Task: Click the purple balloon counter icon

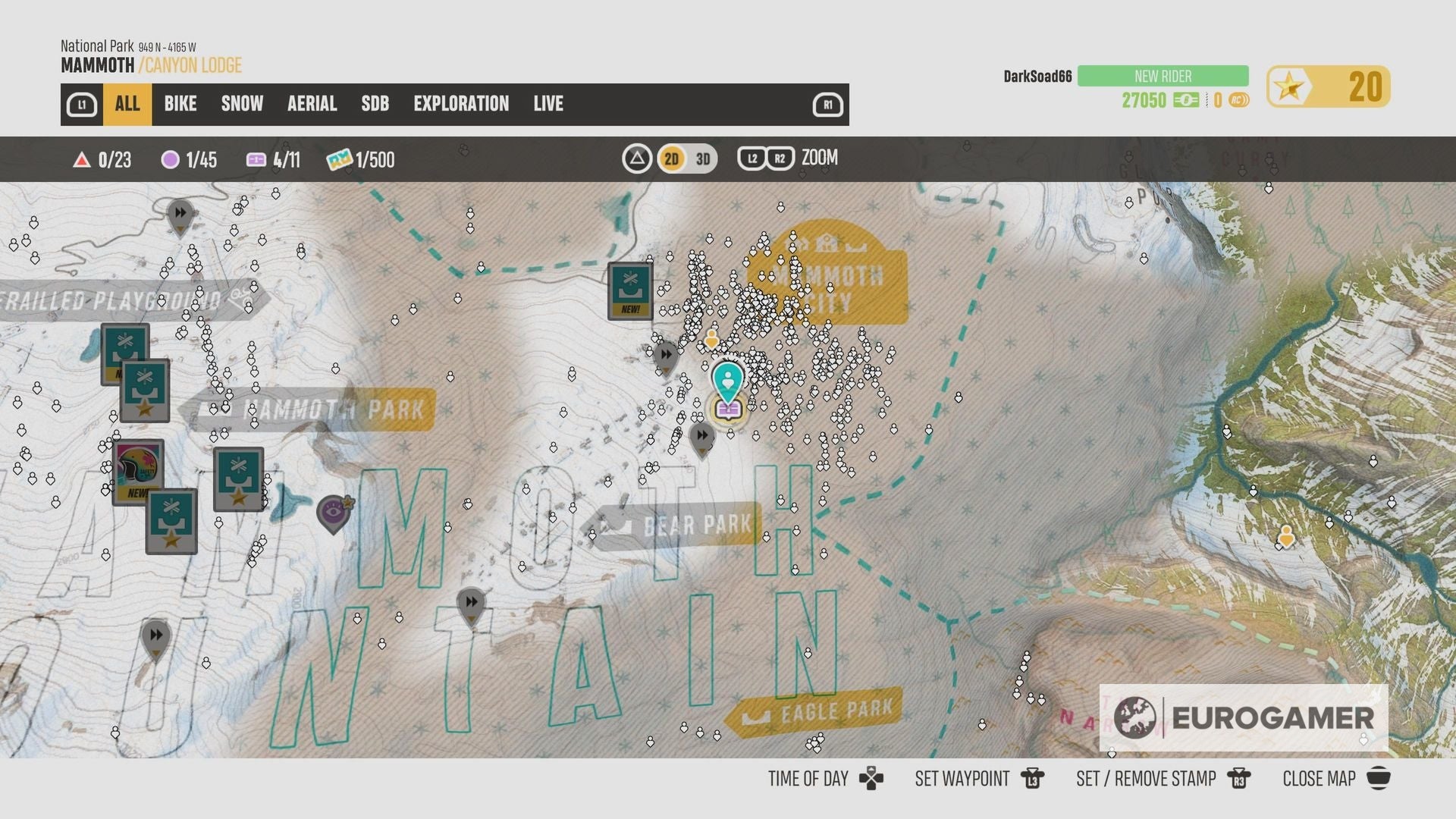Action: point(171,160)
